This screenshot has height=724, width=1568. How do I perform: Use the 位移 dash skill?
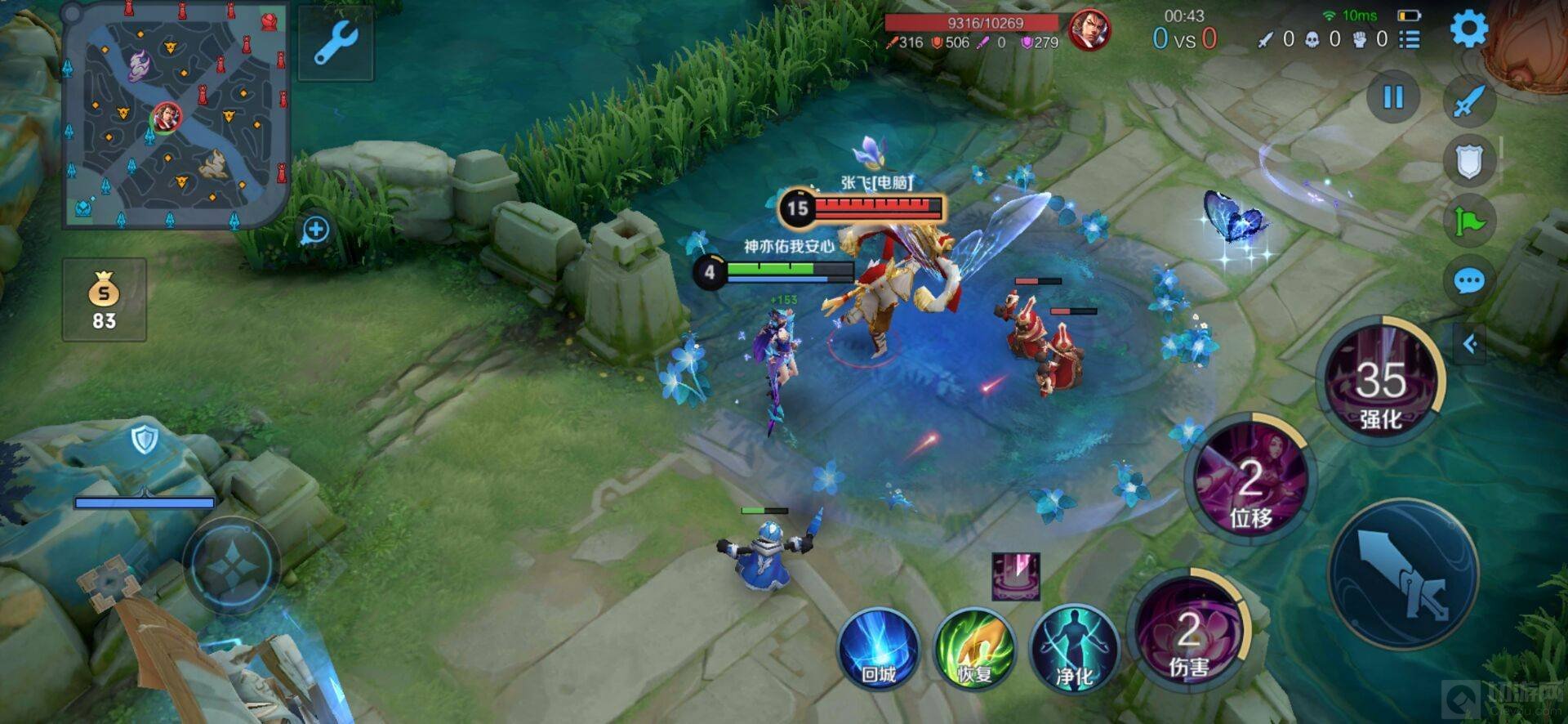[1250, 482]
